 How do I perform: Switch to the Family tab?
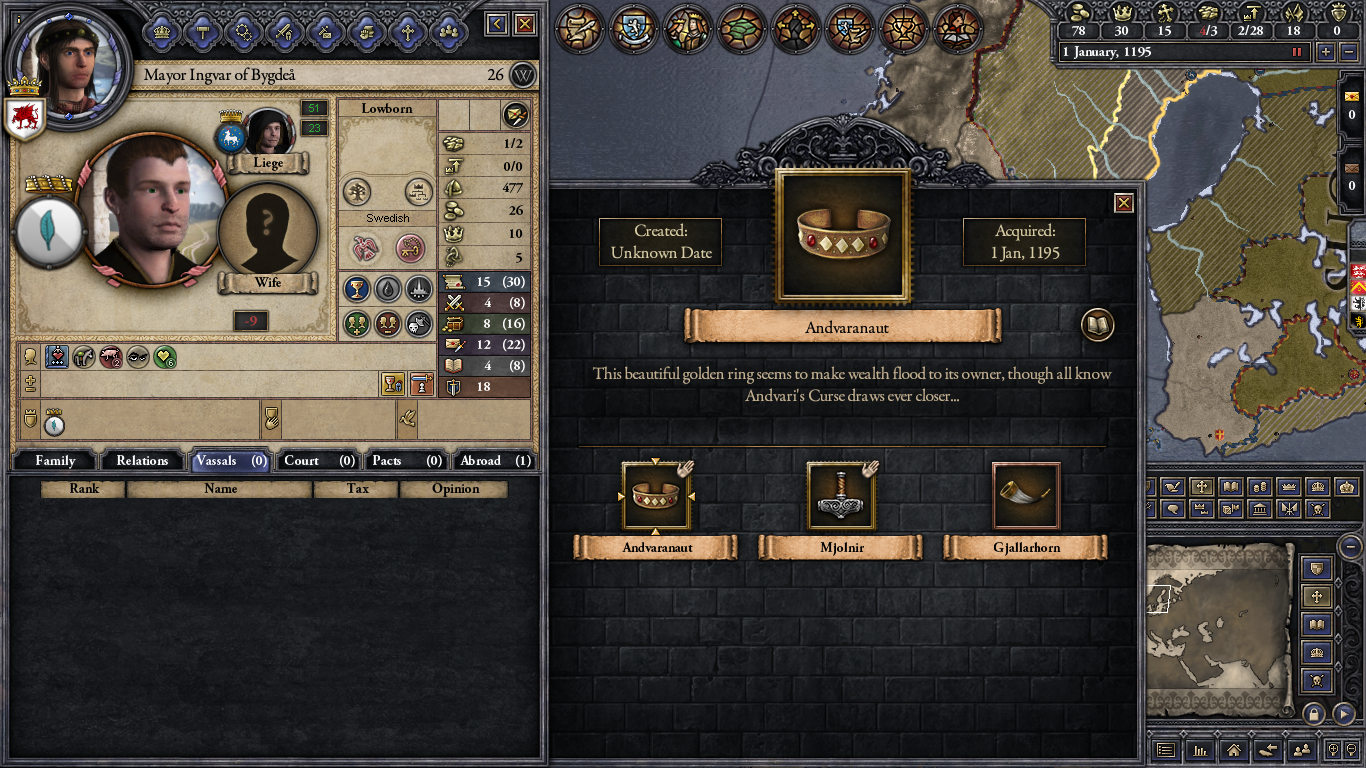pyautogui.click(x=54, y=460)
